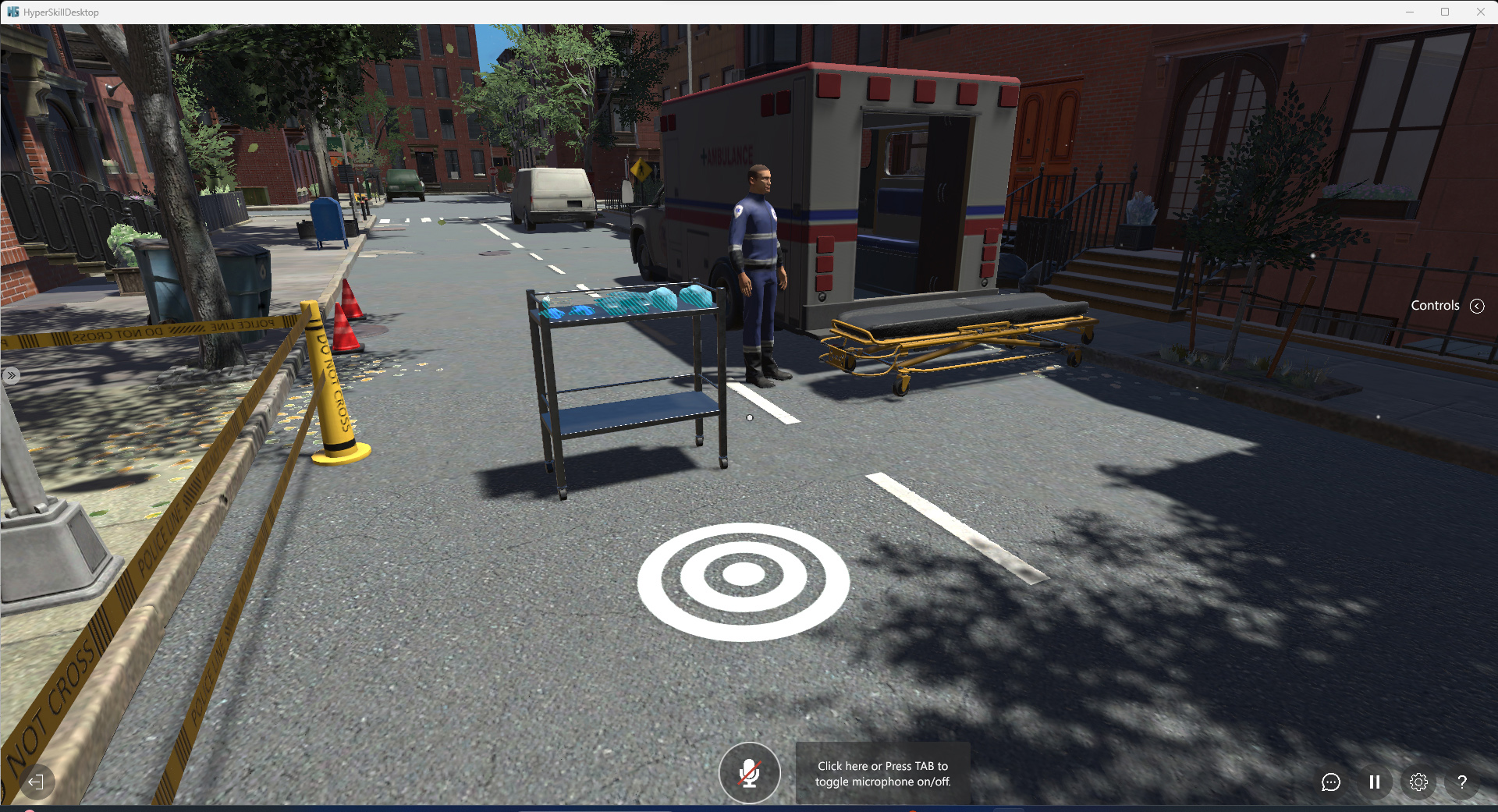Toggle the microphone on or off
Viewport: 1498px width, 812px height.
pyautogui.click(x=749, y=772)
